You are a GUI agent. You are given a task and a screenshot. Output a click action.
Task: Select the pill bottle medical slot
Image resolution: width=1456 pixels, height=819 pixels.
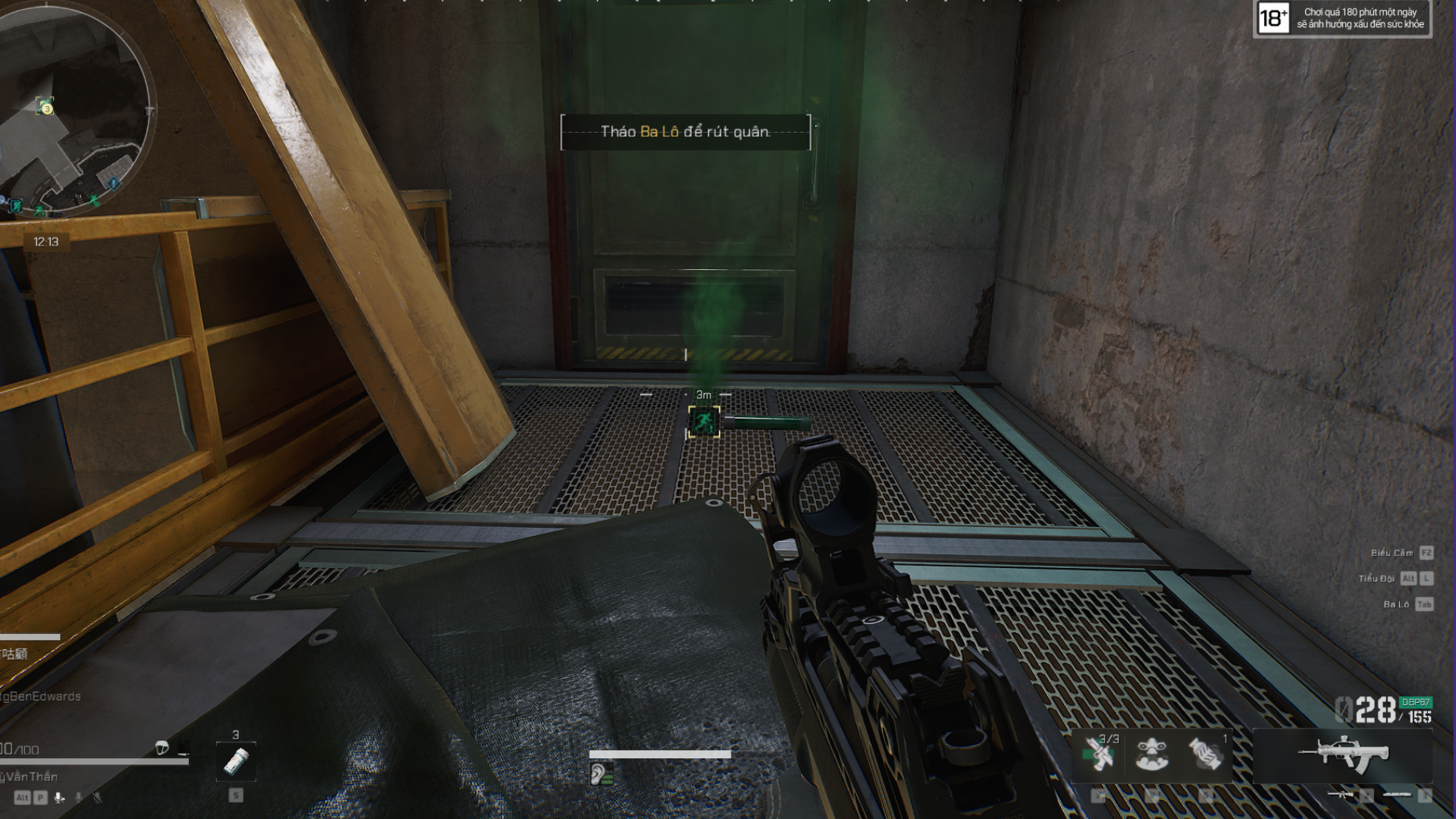coord(236,761)
